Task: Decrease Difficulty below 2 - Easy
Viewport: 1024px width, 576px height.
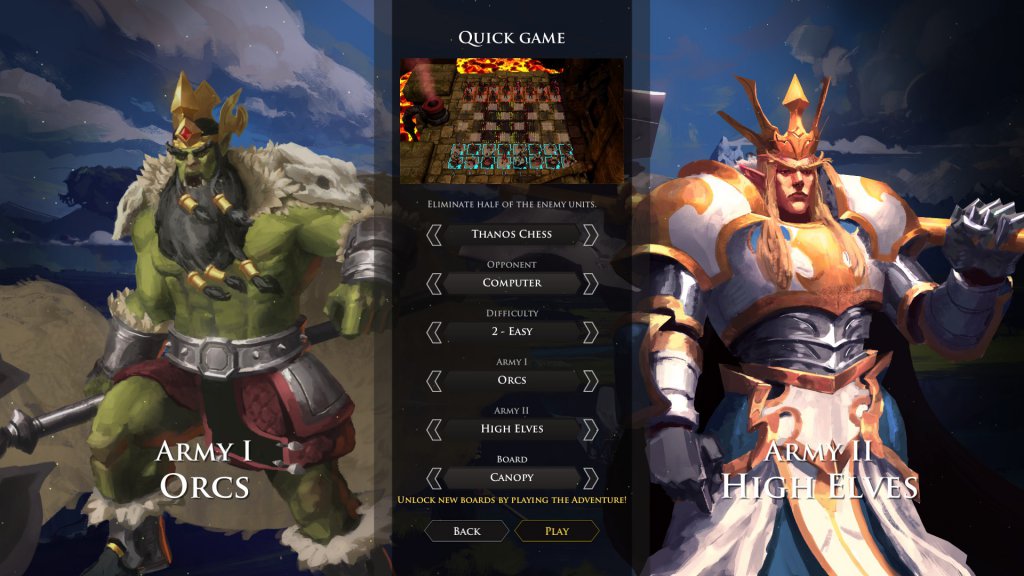Action: point(434,332)
